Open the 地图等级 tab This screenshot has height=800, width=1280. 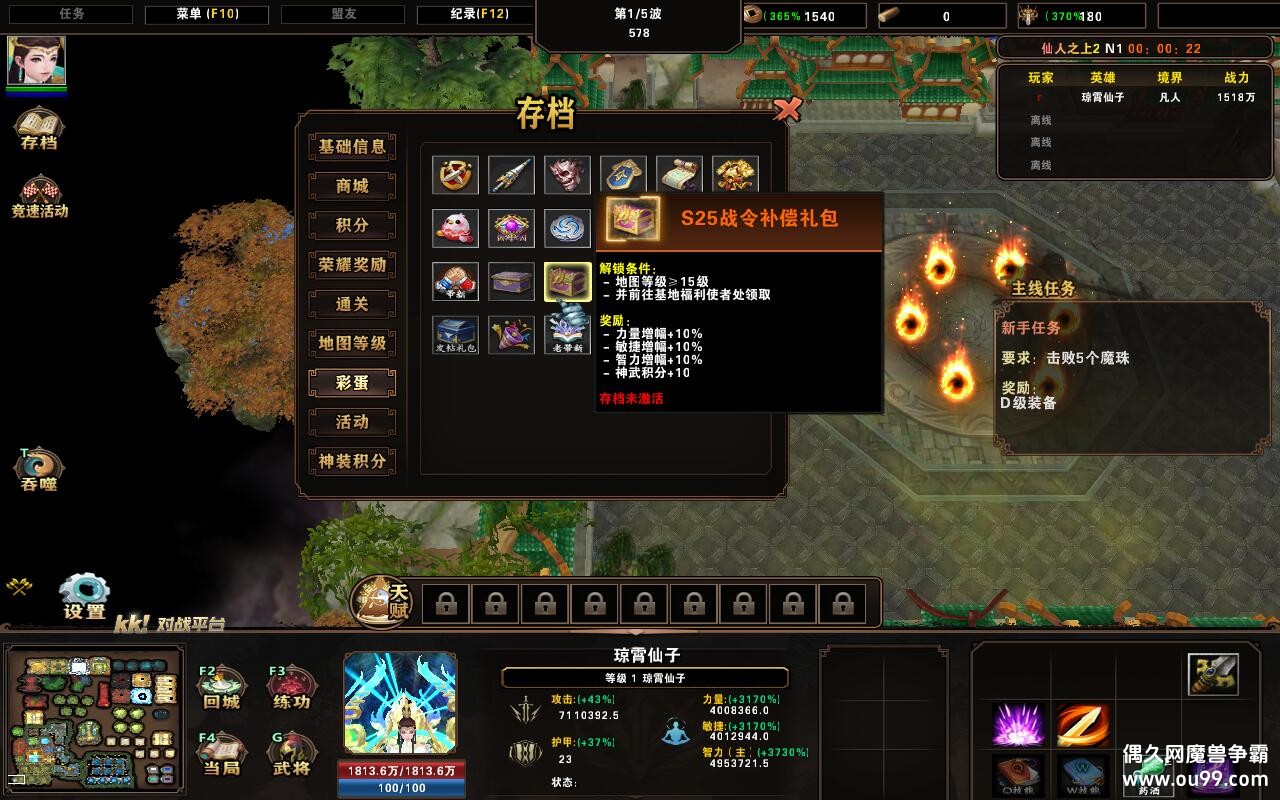click(352, 343)
